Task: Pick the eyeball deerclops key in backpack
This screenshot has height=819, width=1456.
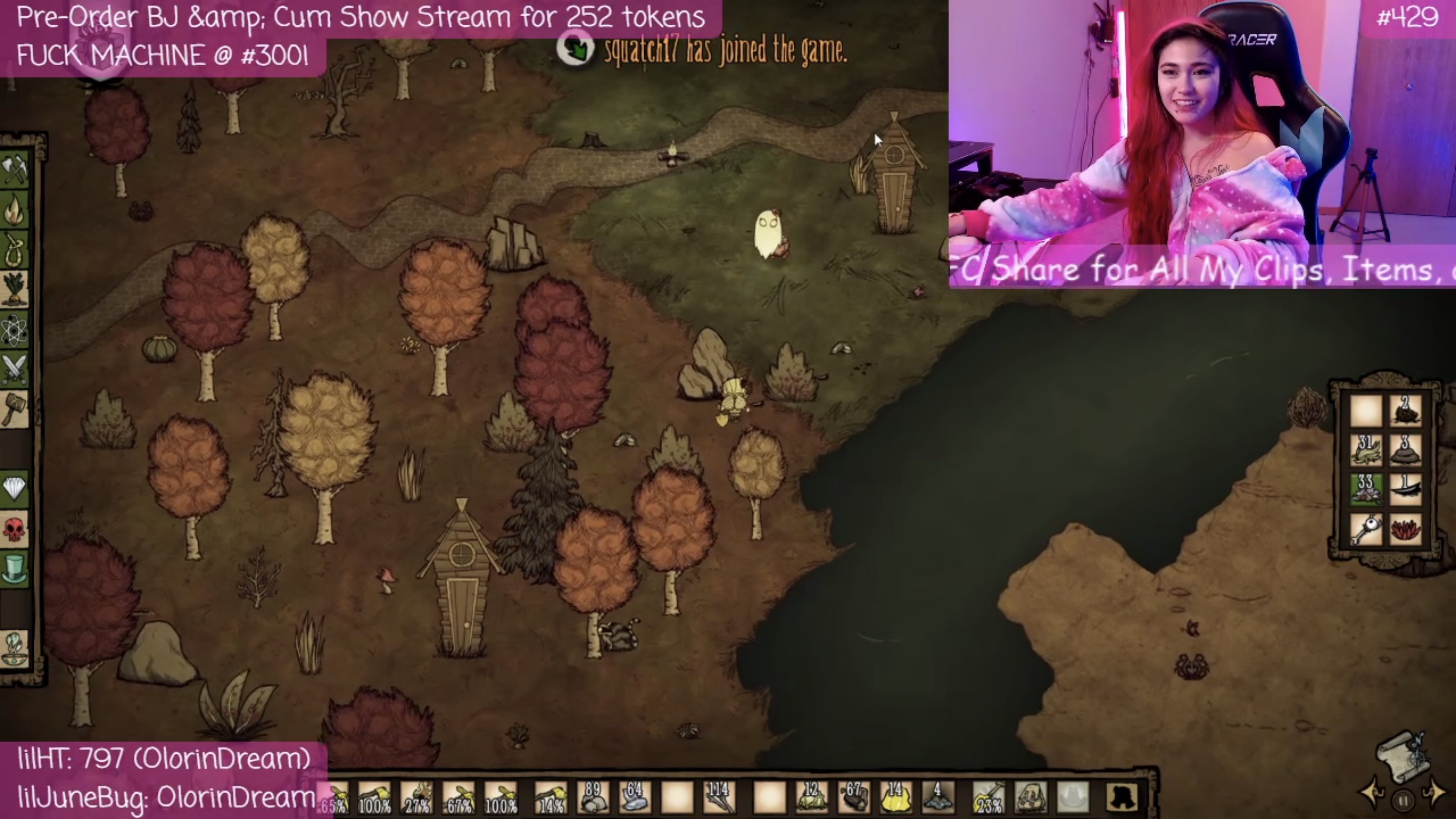Action: pos(1366,530)
